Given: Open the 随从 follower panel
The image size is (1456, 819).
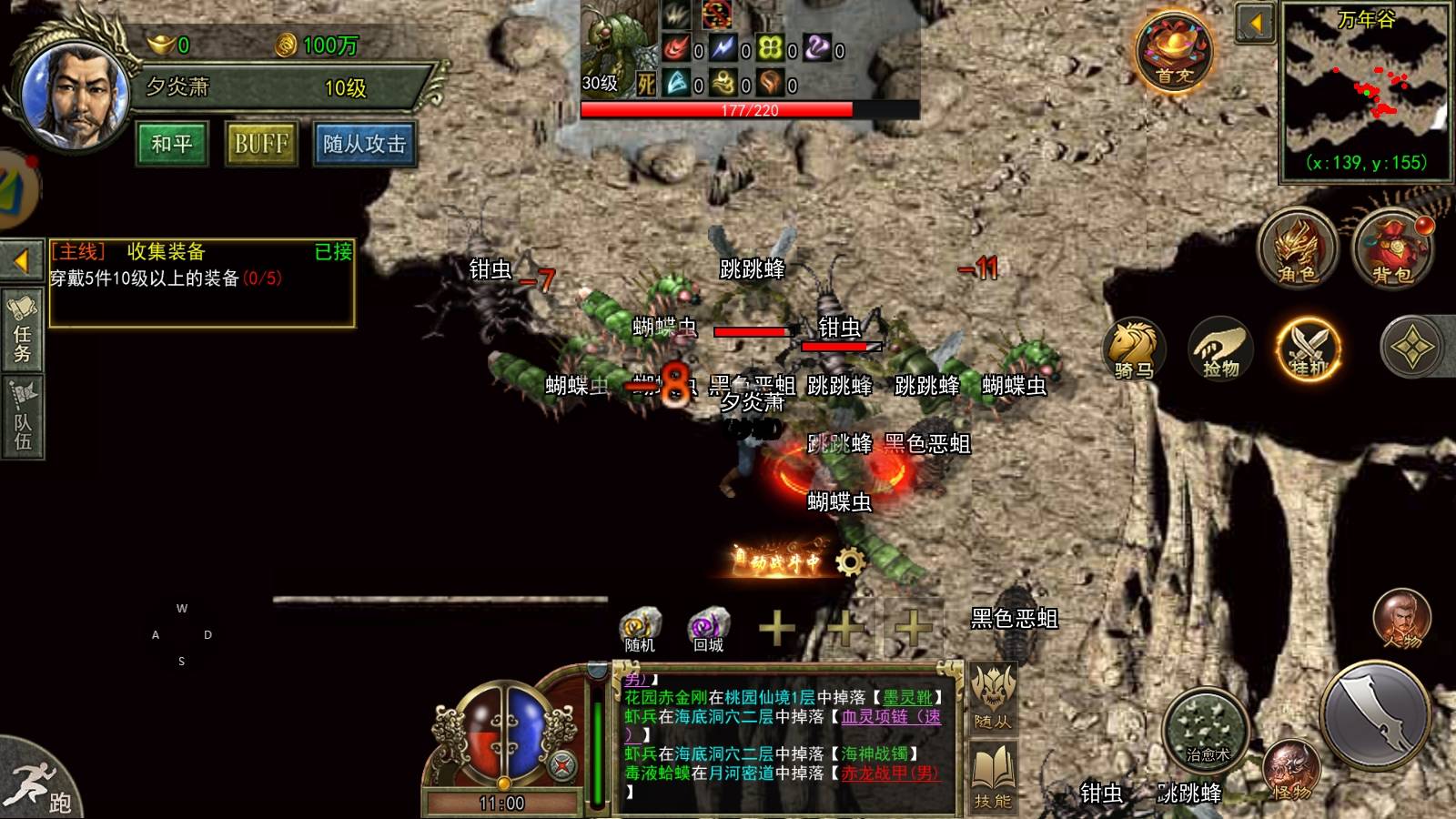Looking at the screenshot, I should point(993,698).
